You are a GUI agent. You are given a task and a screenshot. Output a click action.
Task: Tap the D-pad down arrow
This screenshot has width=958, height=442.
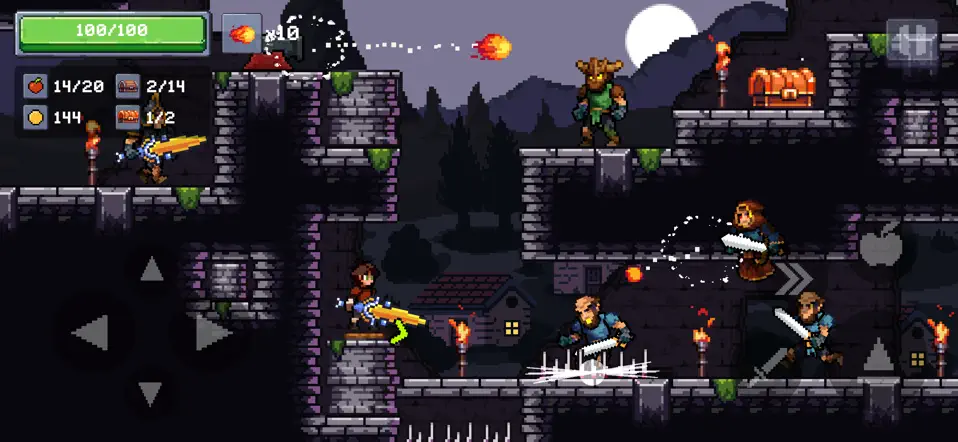coord(151,393)
